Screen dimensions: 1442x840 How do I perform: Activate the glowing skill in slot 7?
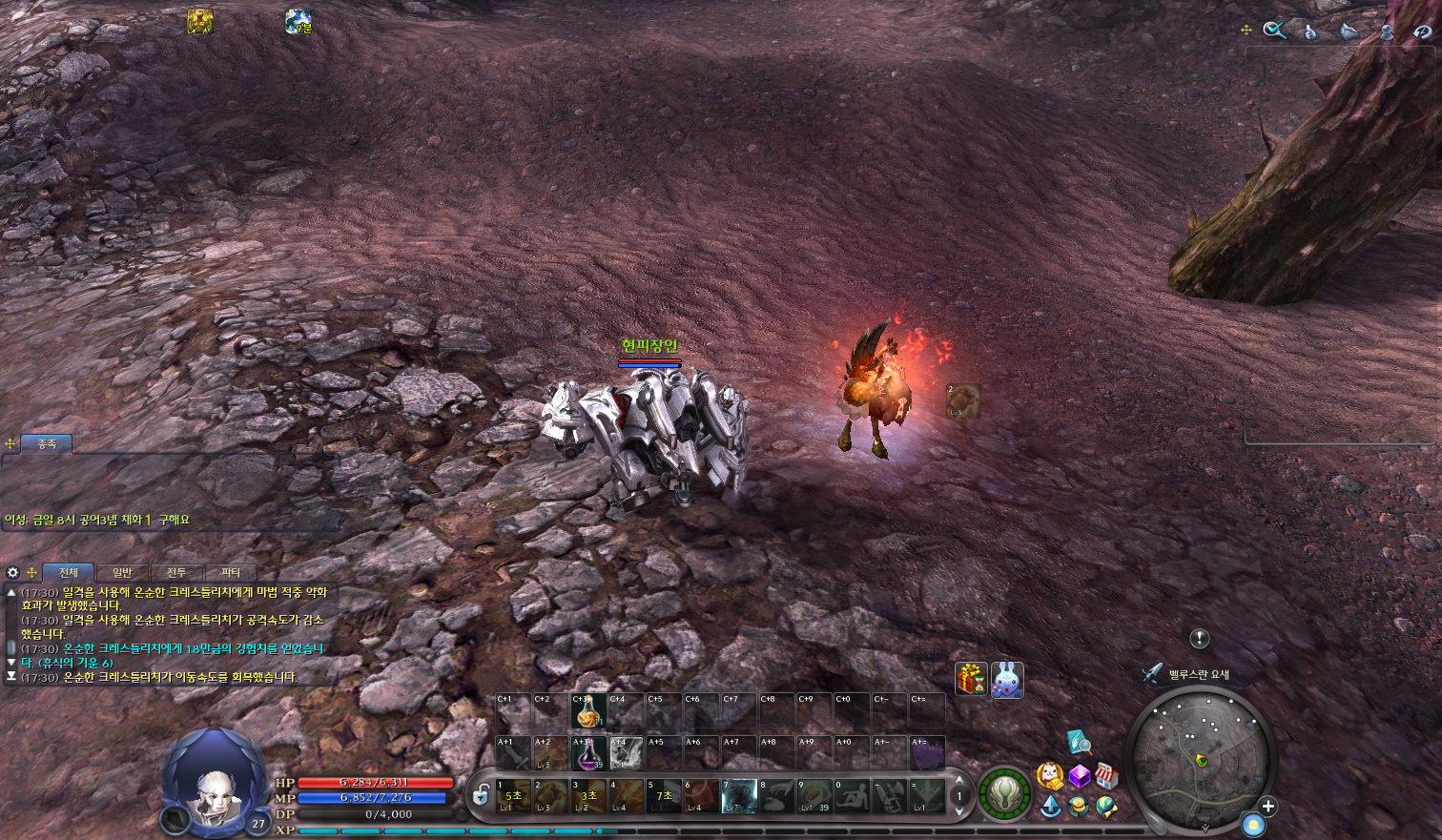coord(739,796)
